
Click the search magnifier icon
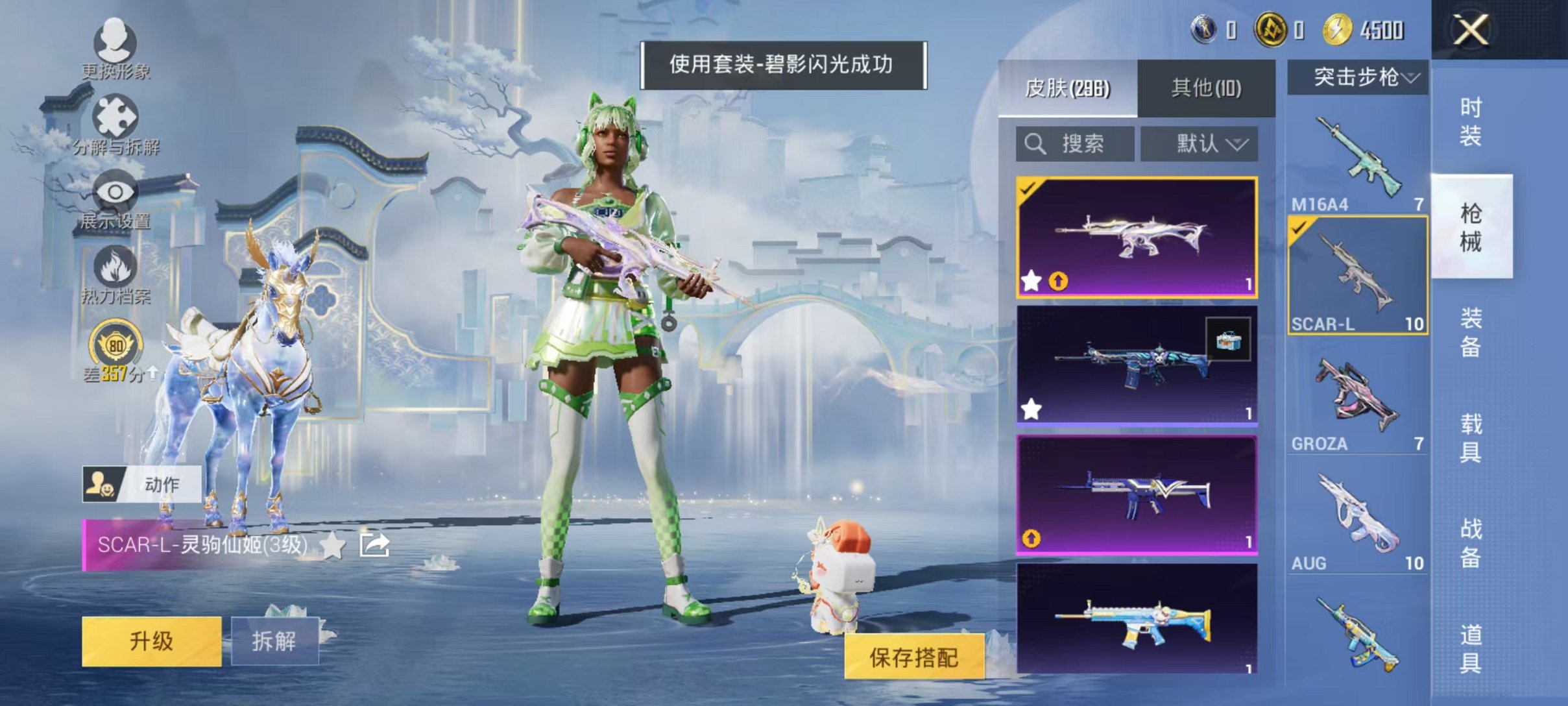[x=1035, y=144]
